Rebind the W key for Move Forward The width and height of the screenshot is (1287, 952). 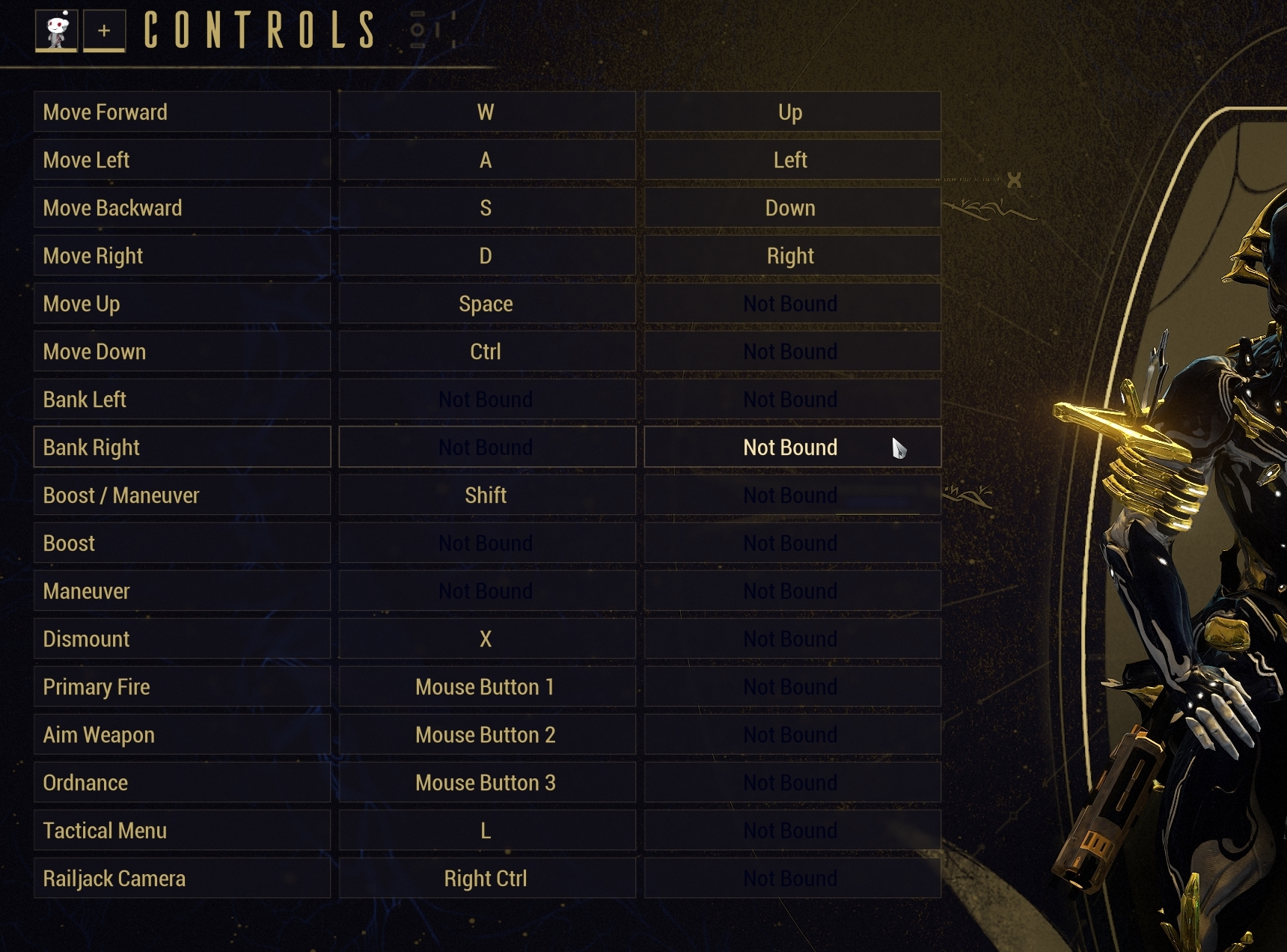(x=486, y=112)
